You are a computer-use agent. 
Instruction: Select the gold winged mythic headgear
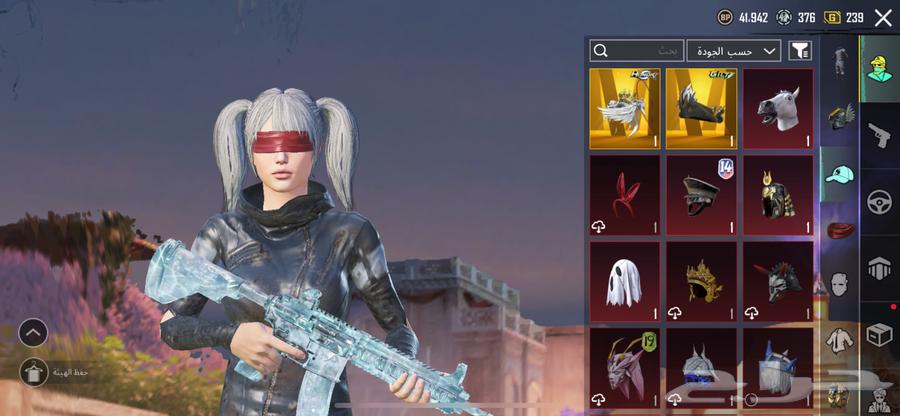pos(624,108)
